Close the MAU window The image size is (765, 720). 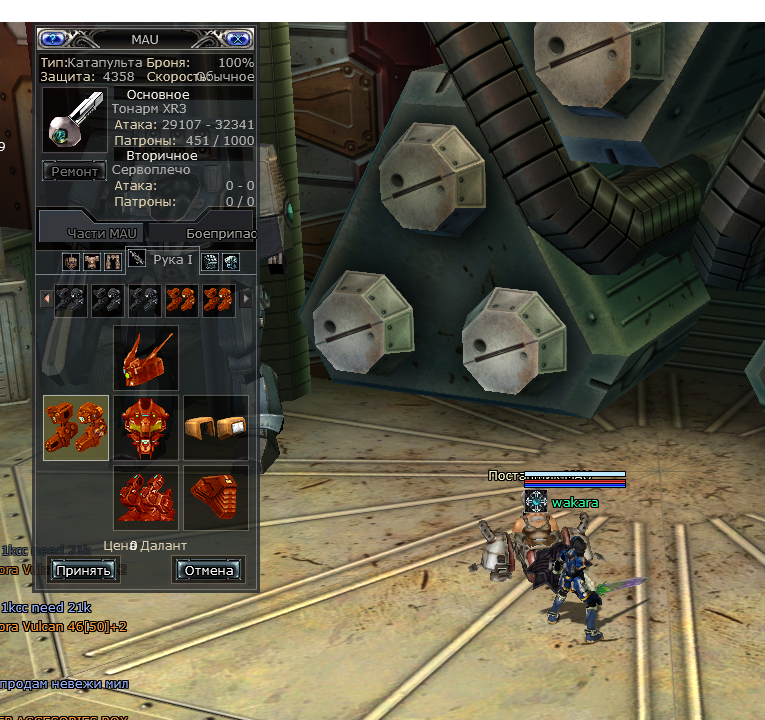point(237,39)
